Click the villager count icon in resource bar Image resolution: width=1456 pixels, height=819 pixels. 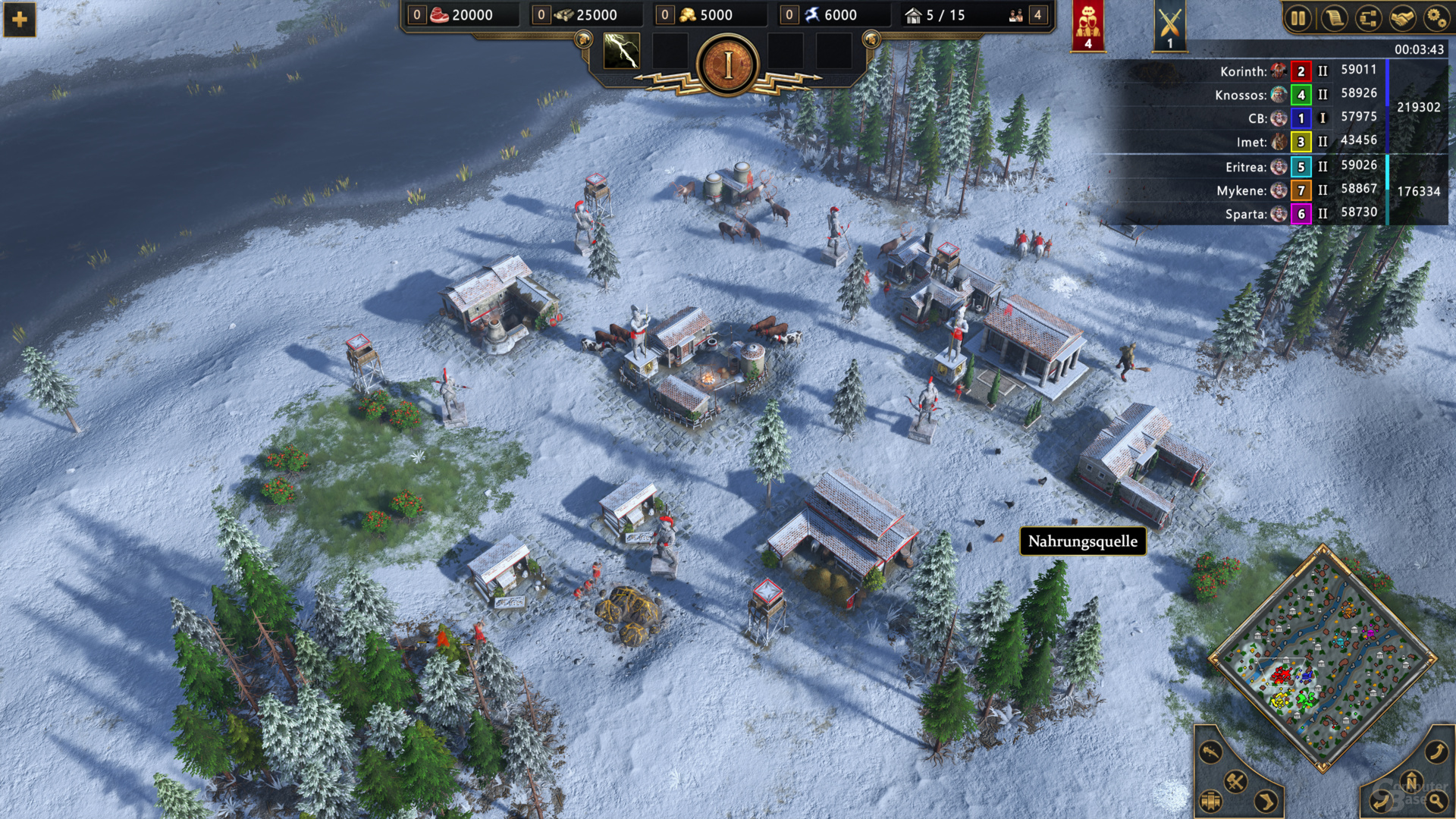tap(1016, 15)
